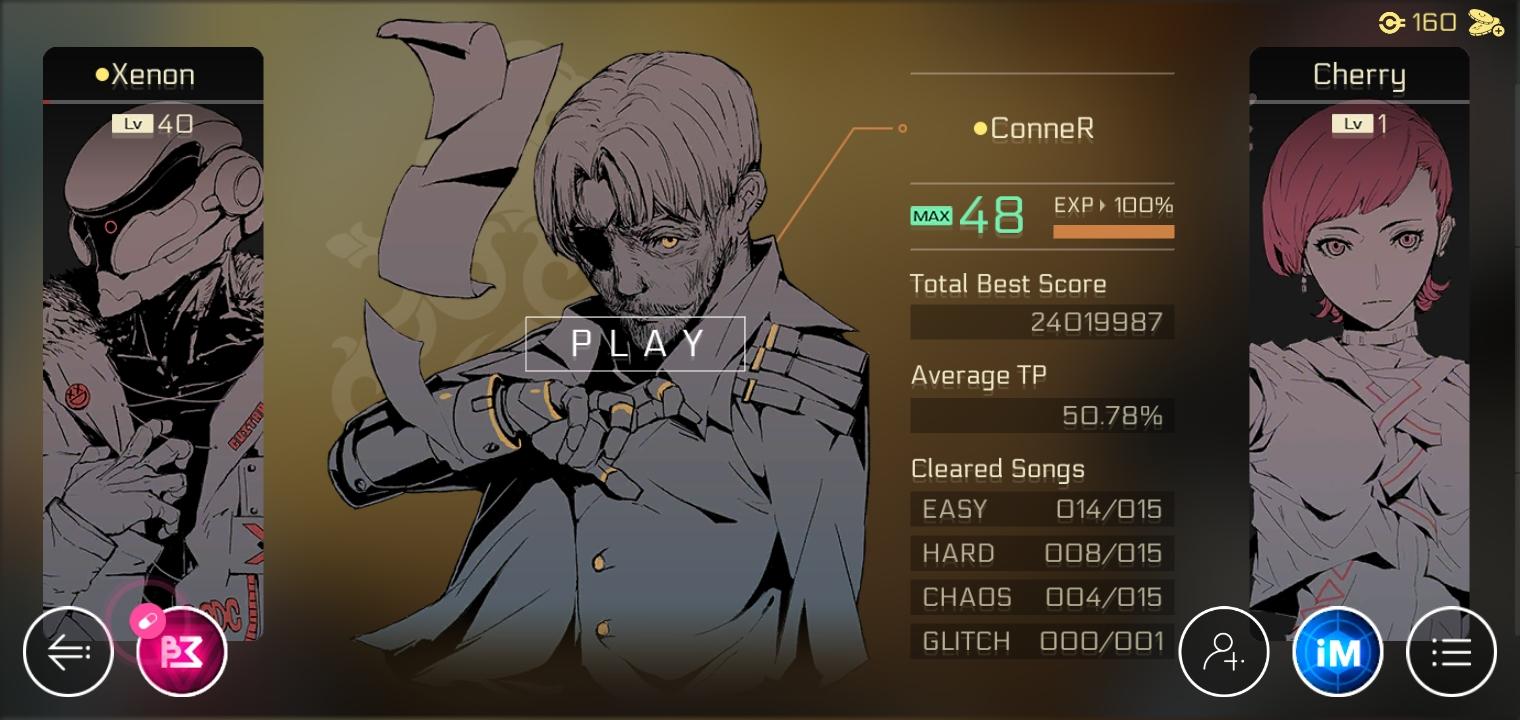Tap the PLAY button
The image size is (1520, 720).
click(635, 343)
